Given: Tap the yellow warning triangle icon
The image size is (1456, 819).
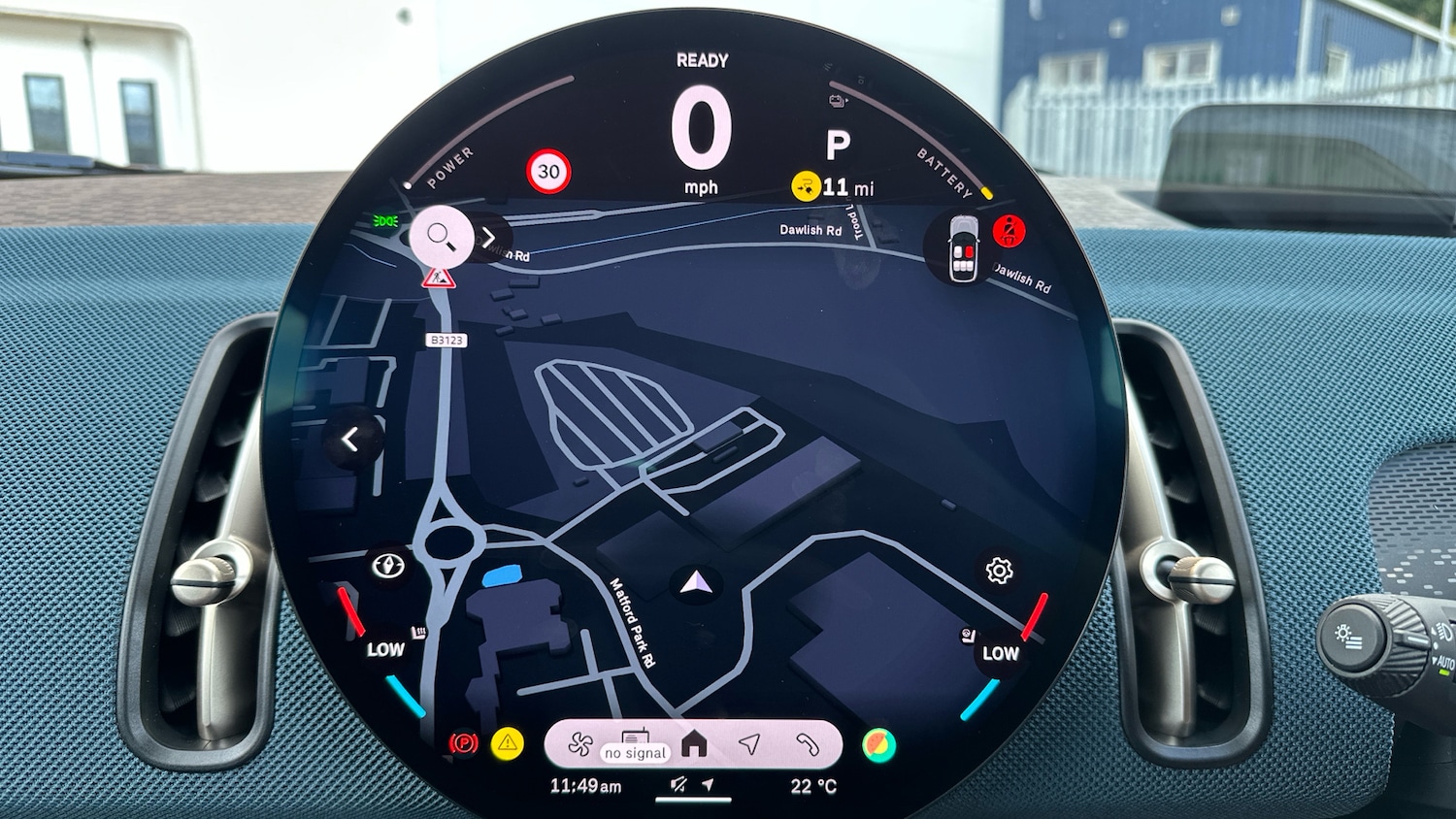Looking at the screenshot, I should [507, 744].
